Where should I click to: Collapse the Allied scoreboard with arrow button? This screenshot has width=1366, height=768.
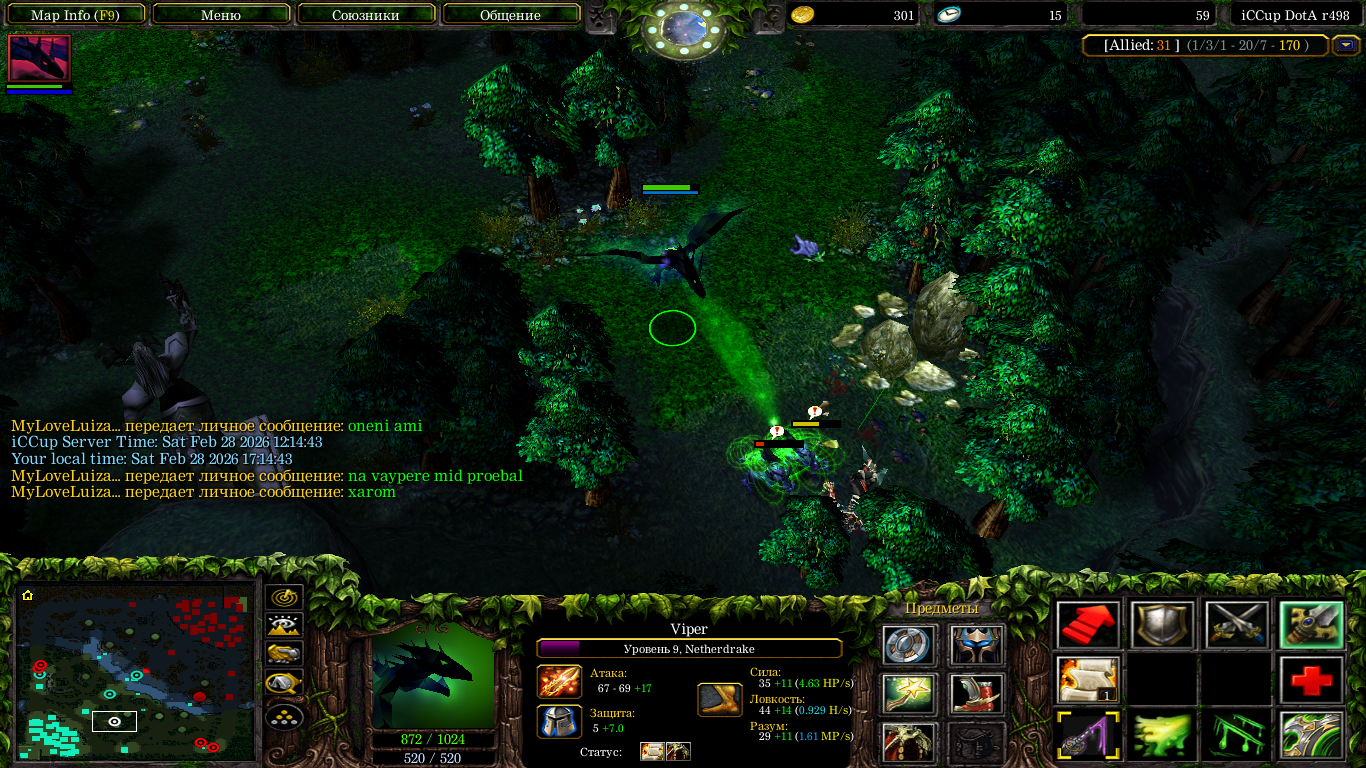(1347, 45)
